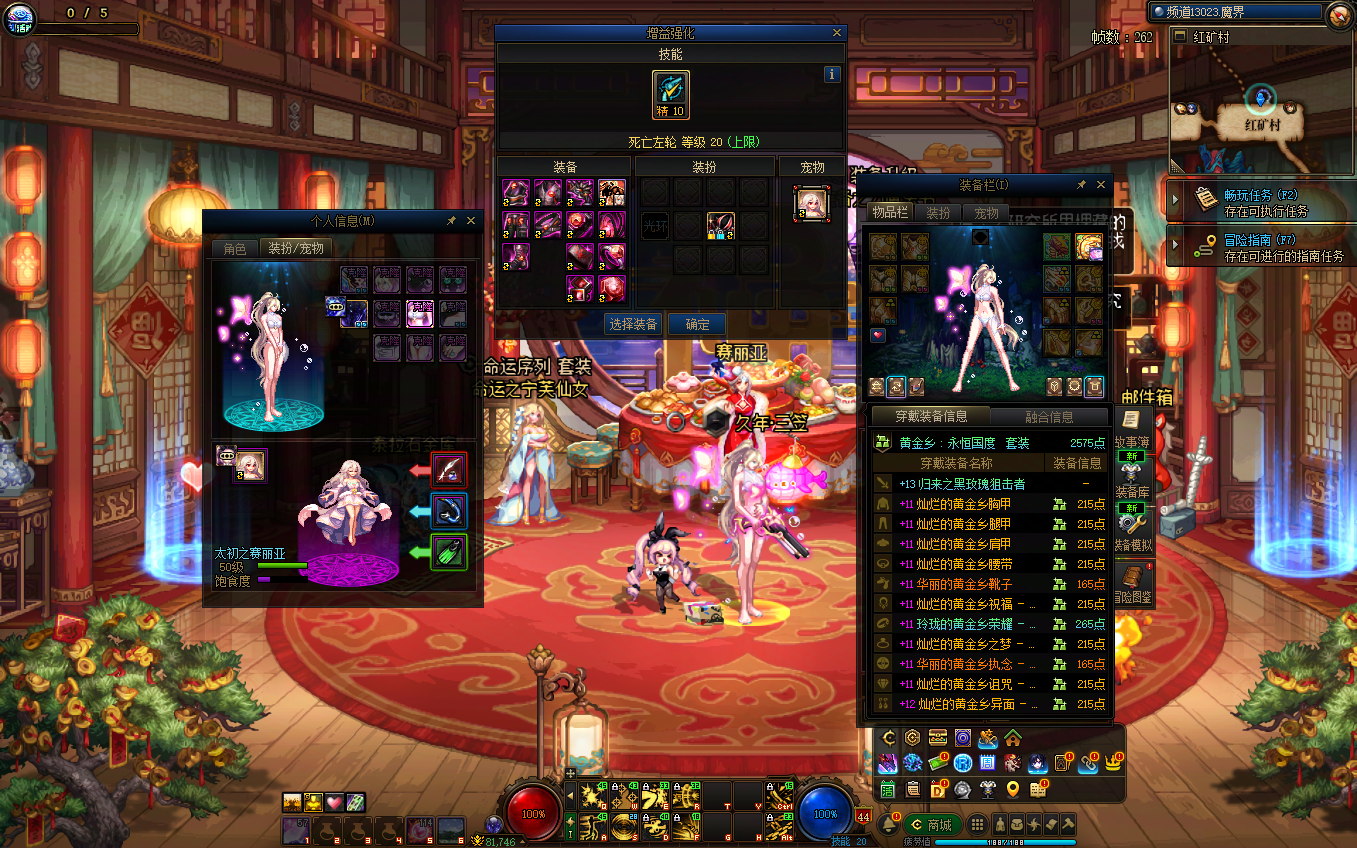
Task: Switch to the 融合信息 tab
Action: point(1049,417)
